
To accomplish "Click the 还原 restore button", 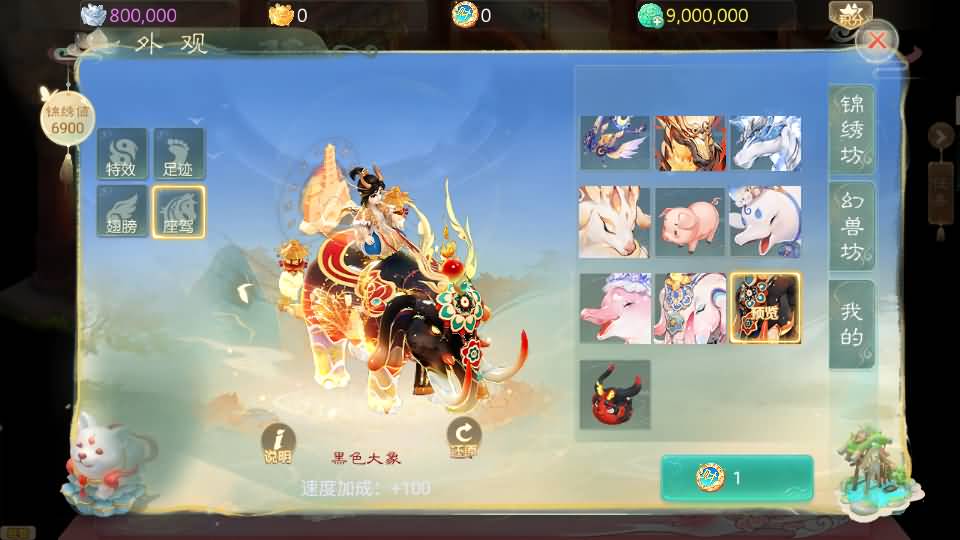I will coord(464,438).
